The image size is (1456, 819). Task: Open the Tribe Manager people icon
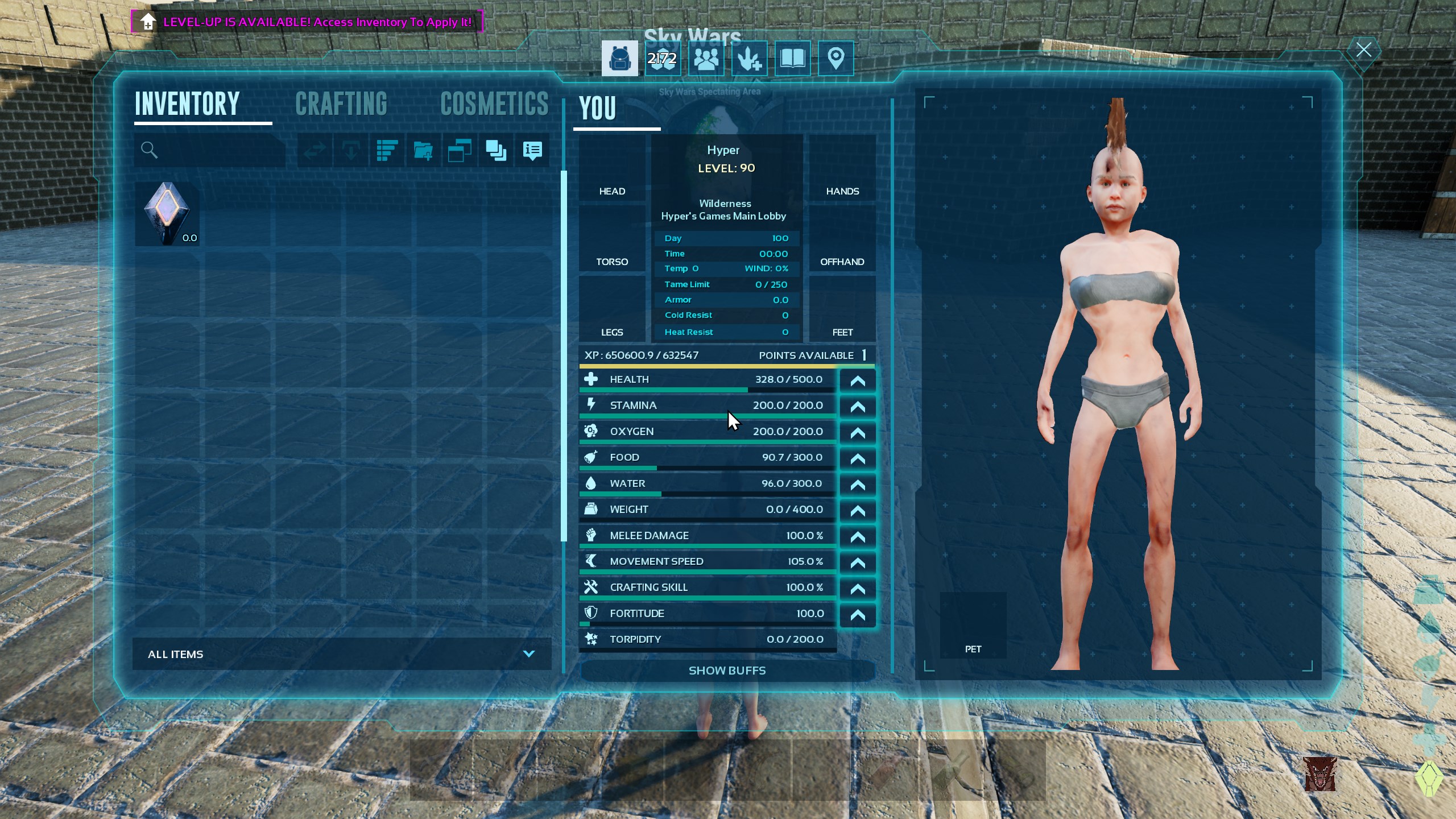[707, 59]
